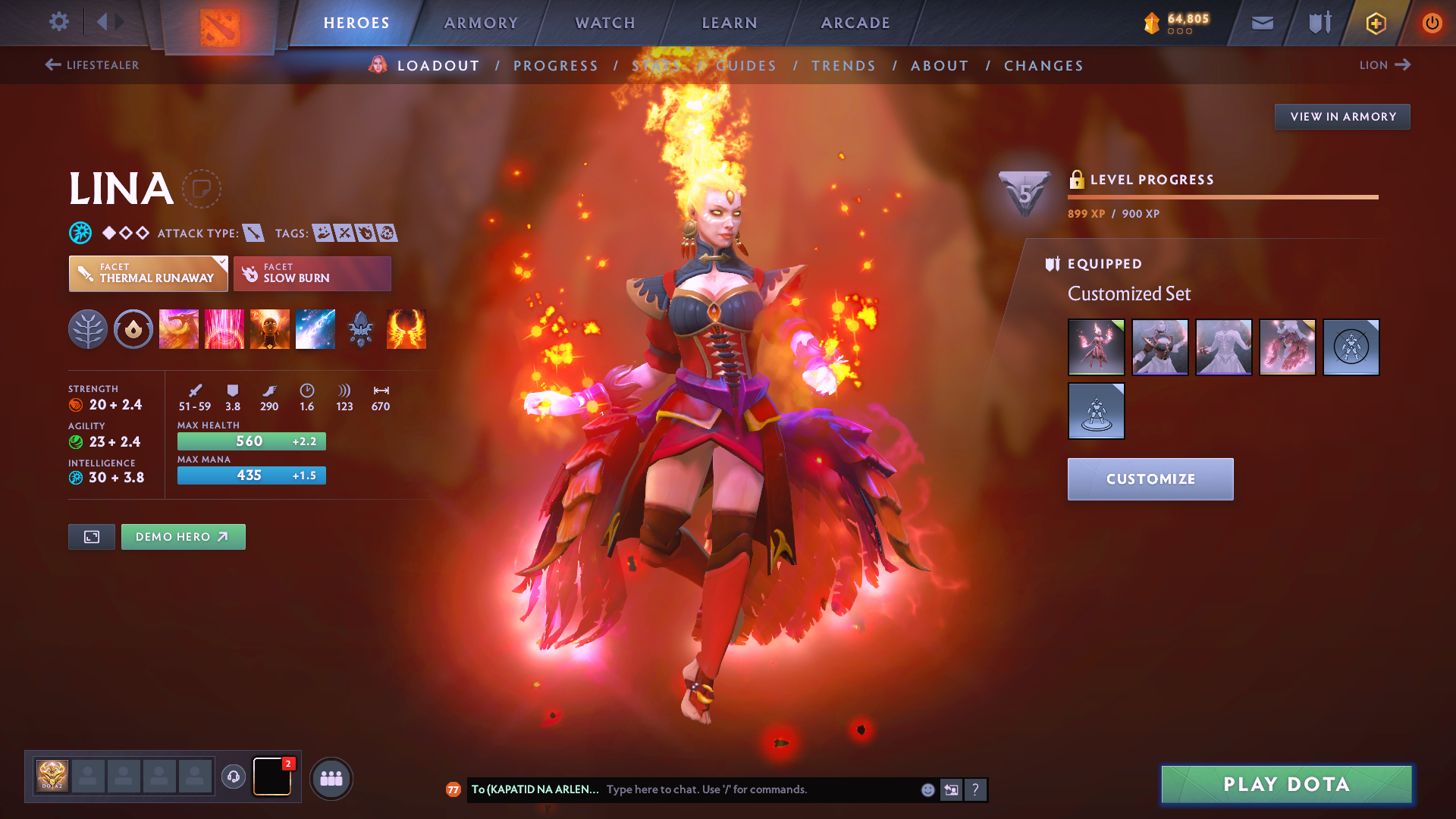The image size is (1456, 819).
Task: Click the voice chat headset icon
Action: (x=233, y=777)
